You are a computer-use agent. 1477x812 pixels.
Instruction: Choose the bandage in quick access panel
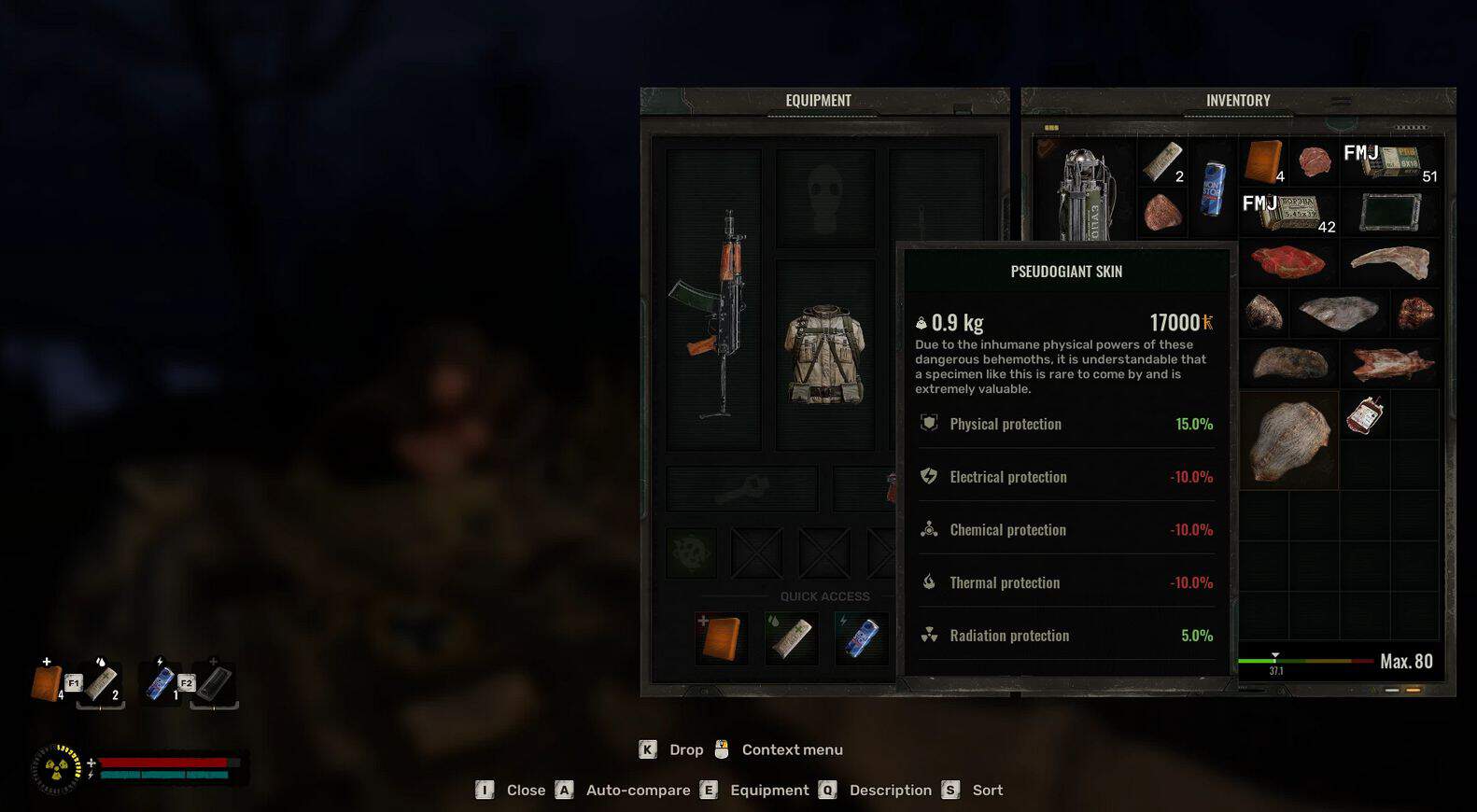(x=791, y=638)
